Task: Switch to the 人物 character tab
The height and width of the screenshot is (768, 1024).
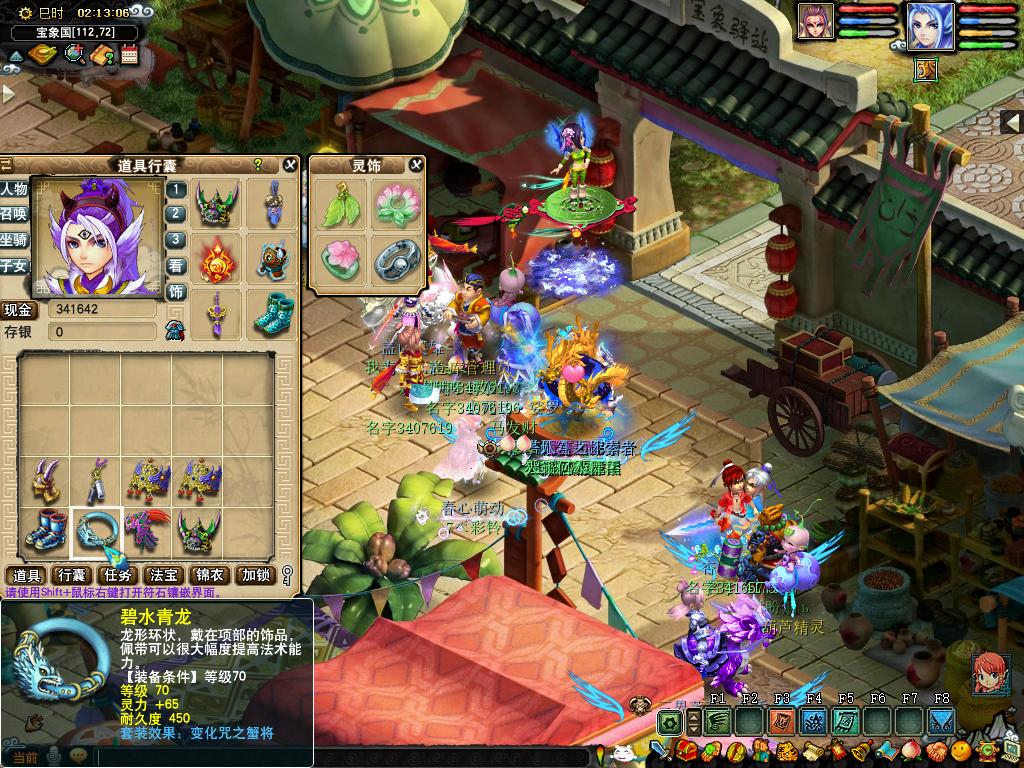Action: [14, 189]
